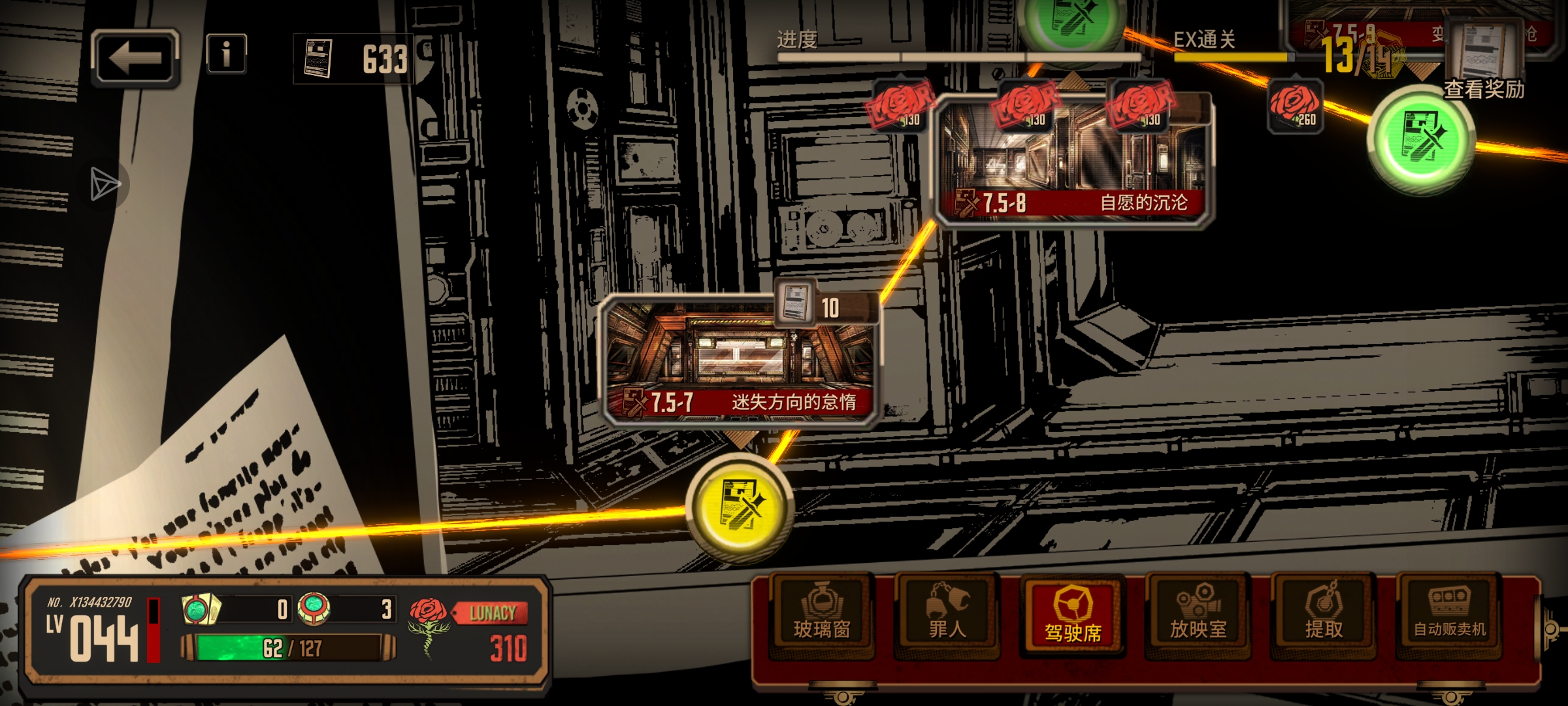Open the info panel
The height and width of the screenshot is (706, 1568).
(x=226, y=54)
